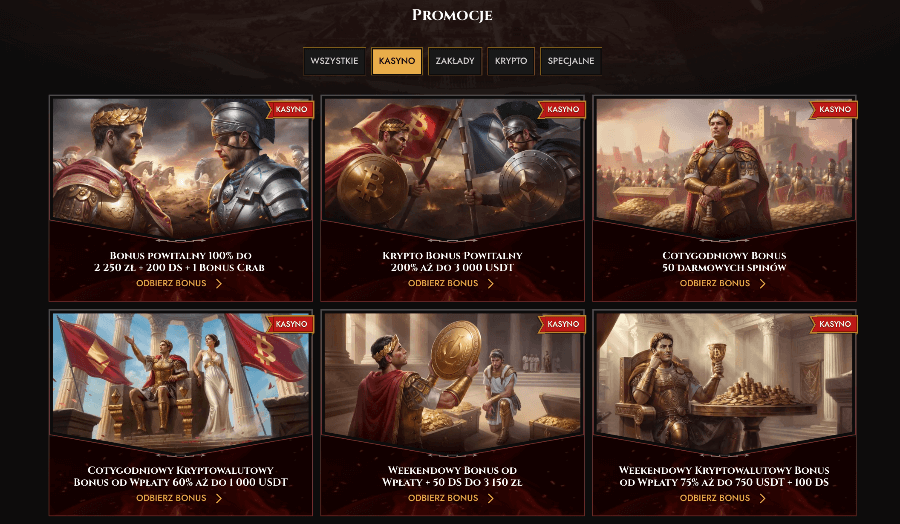Screen dimensions: 900x524
Task: Open the throne with red banners promo image
Action: coord(180,380)
